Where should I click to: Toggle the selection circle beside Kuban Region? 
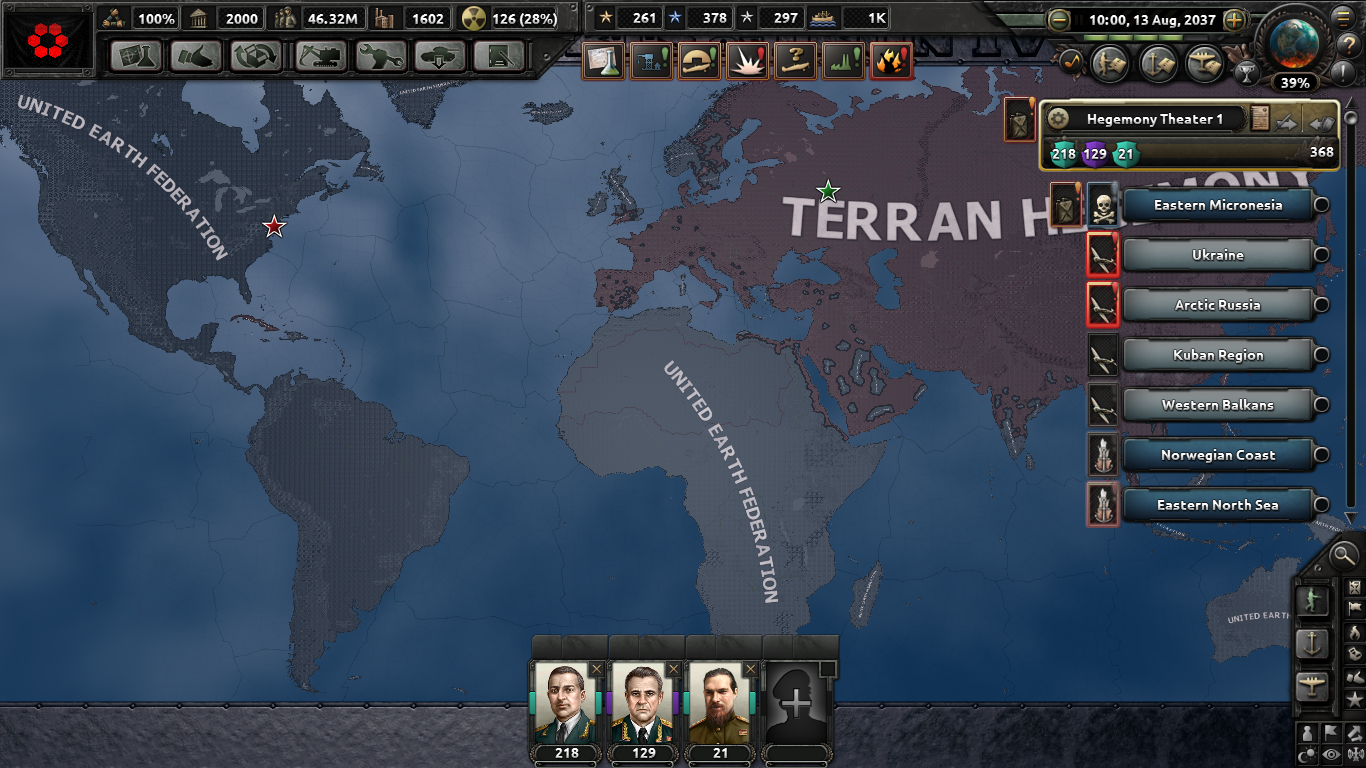point(1321,355)
